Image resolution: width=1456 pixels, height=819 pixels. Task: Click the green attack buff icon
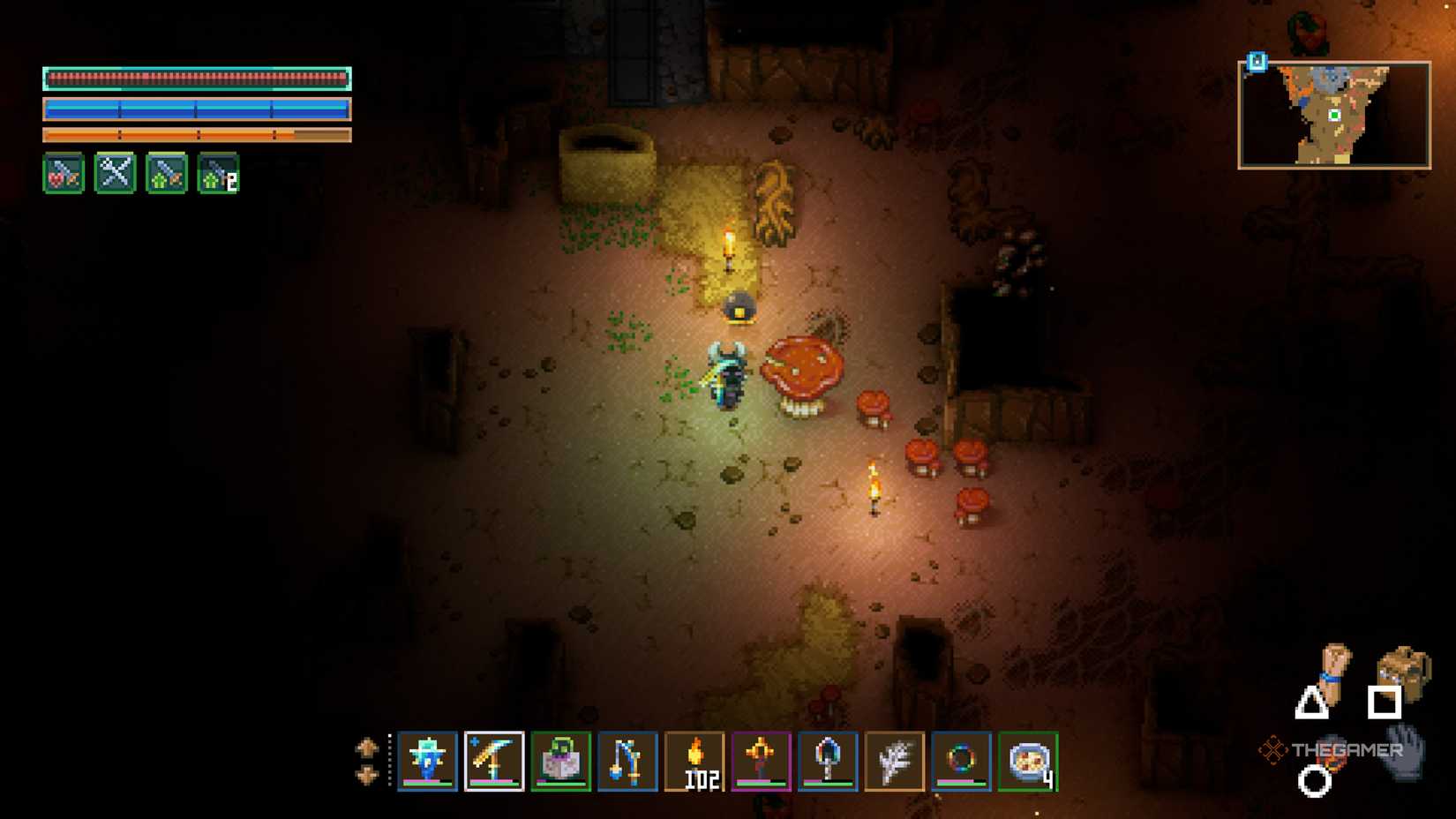167,174
